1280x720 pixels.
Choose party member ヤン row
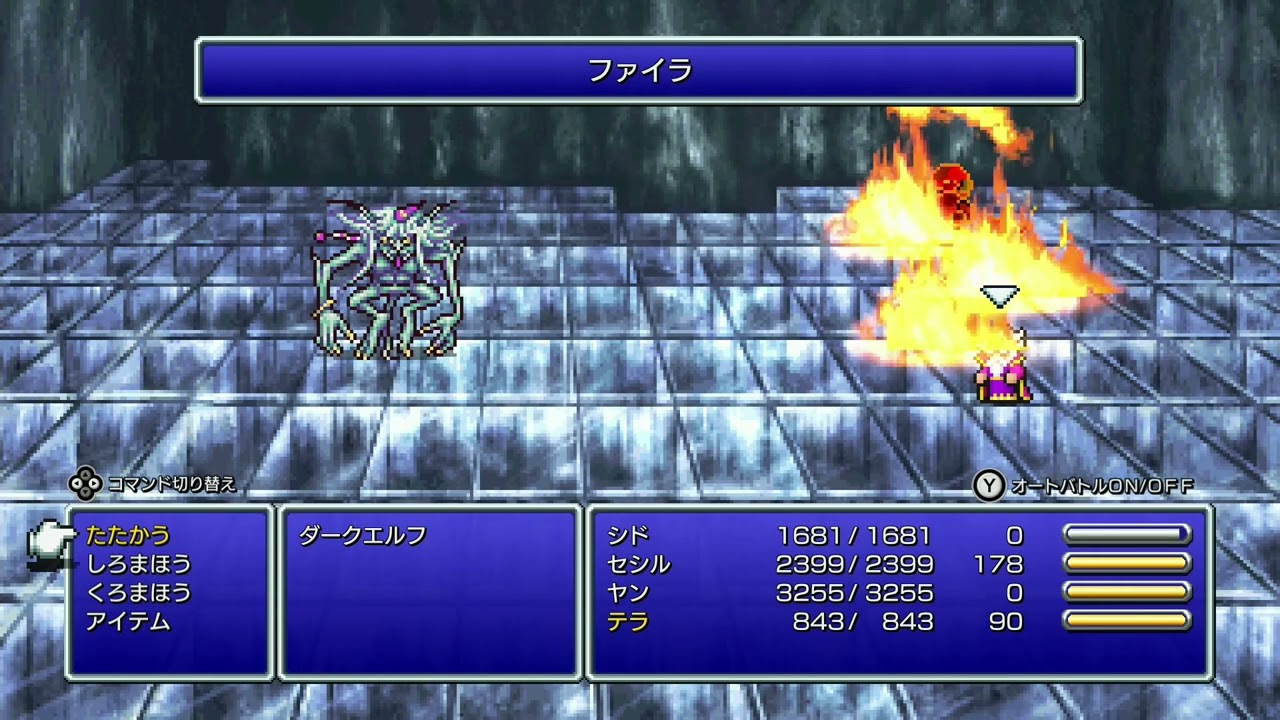point(628,593)
